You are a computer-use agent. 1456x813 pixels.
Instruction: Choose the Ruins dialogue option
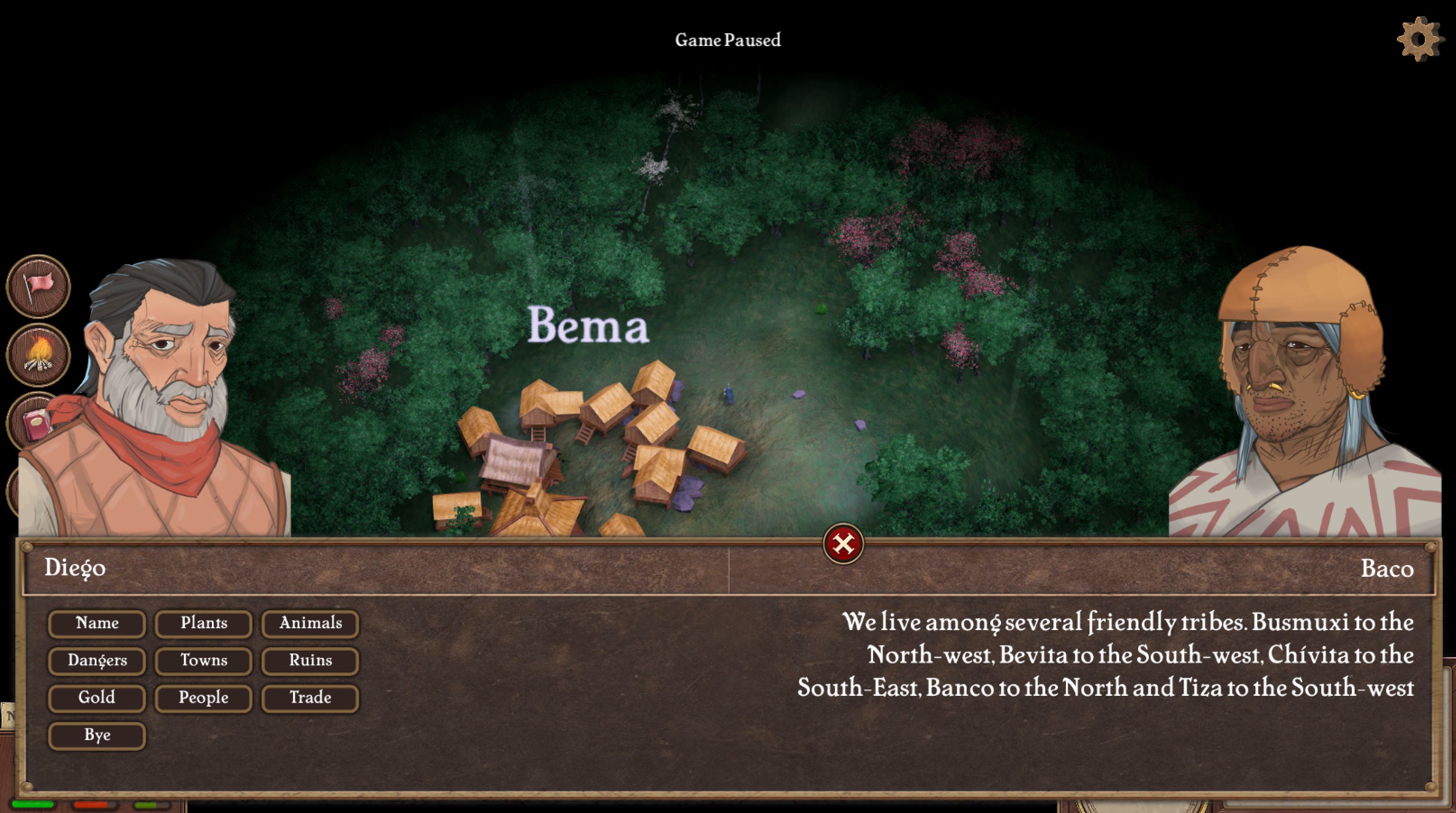point(310,661)
